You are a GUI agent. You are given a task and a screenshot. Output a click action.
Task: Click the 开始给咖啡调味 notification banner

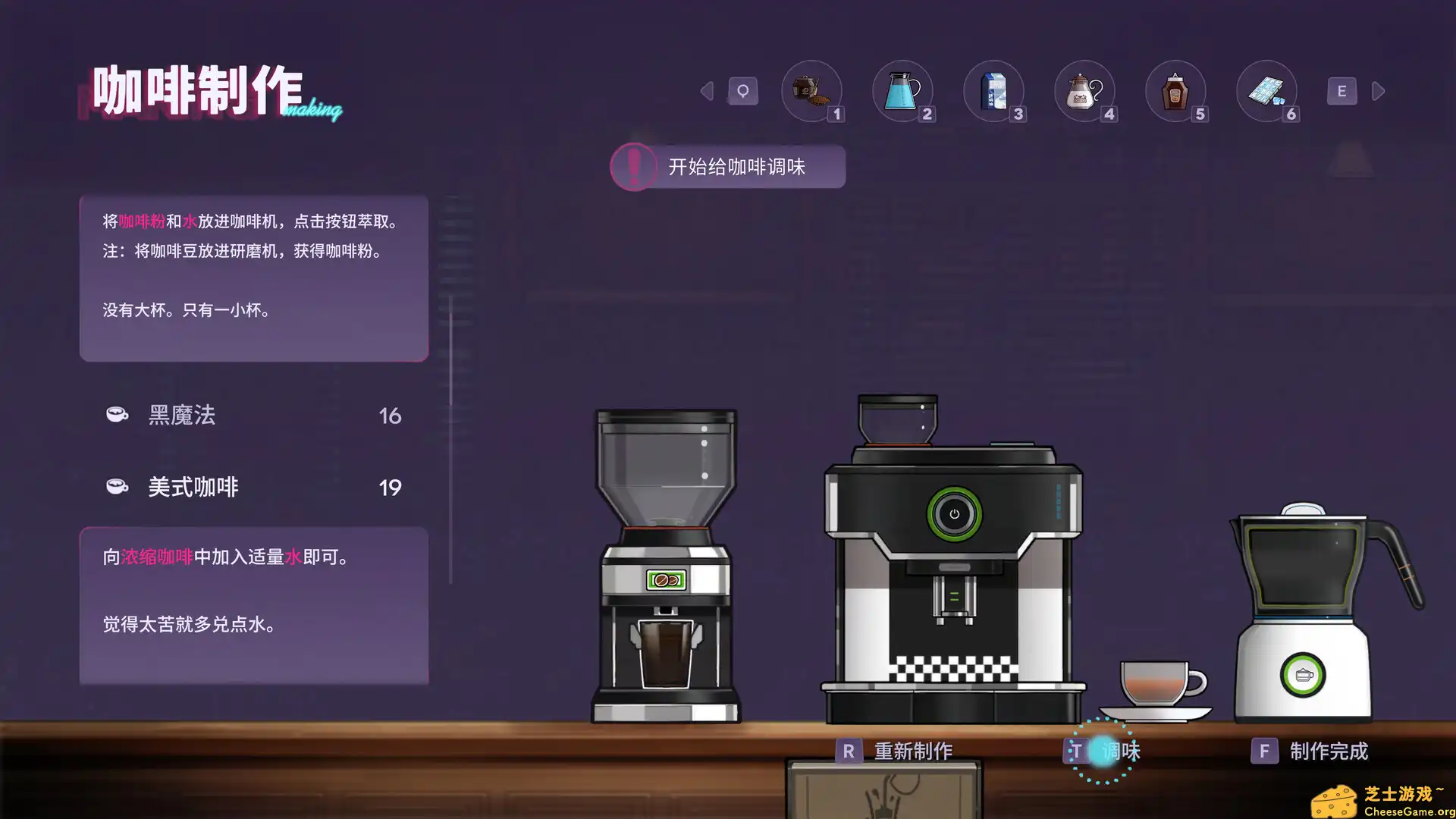pyautogui.click(x=729, y=167)
